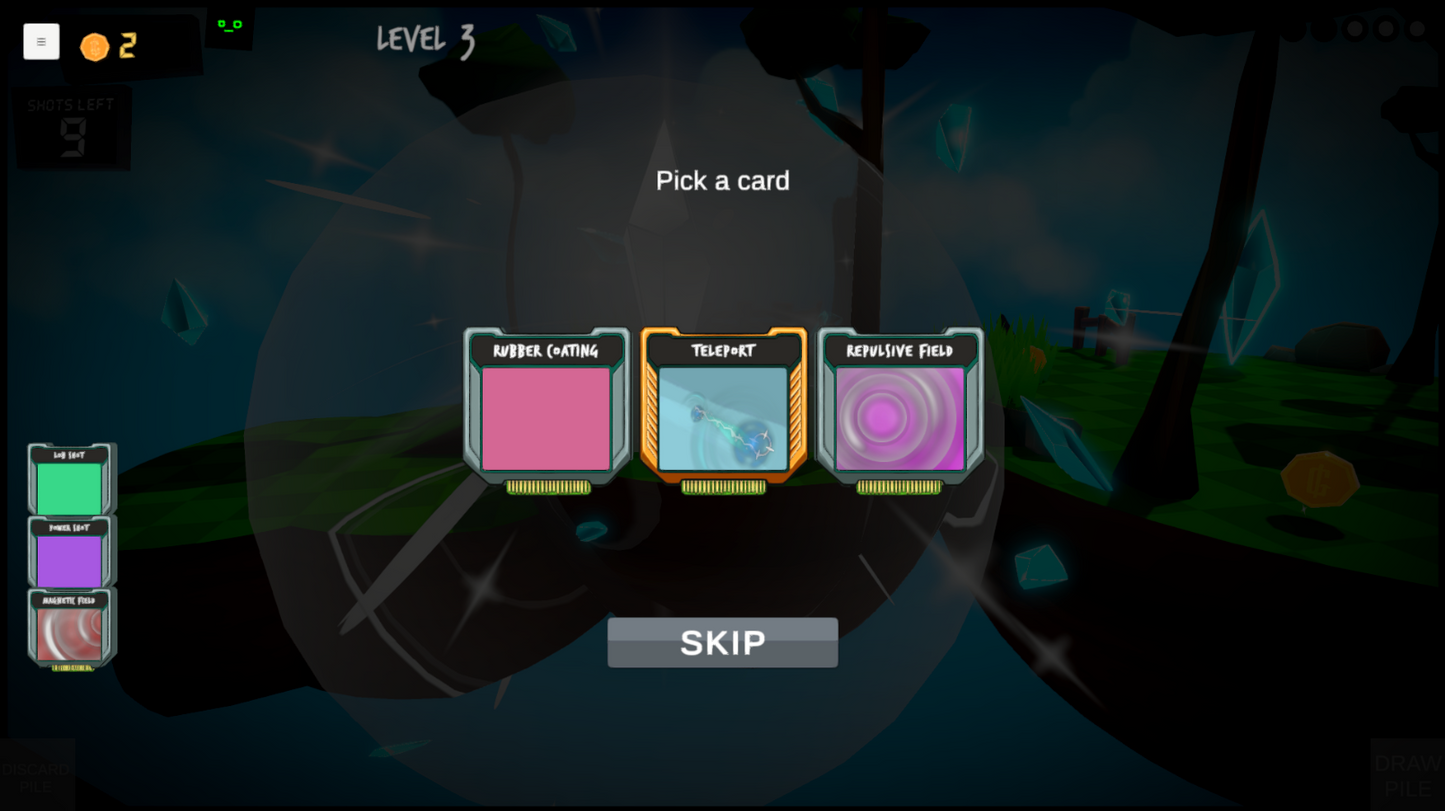The width and height of the screenshot is (1445, 811).
Task: Click the Repulsive Field swirl icon
Action: [x=898, y=419]
